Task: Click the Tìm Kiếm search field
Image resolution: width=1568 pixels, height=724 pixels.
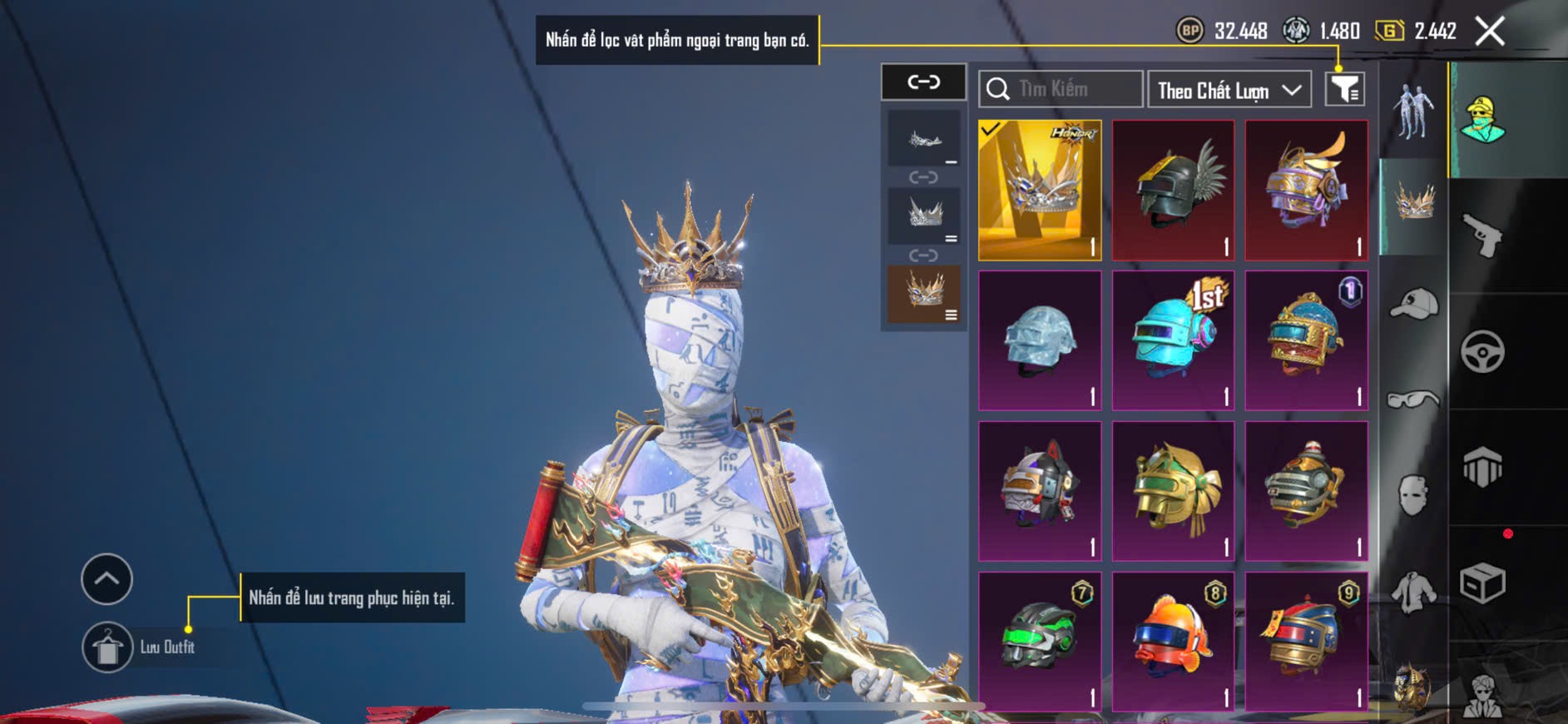Action: point(1061,89)
